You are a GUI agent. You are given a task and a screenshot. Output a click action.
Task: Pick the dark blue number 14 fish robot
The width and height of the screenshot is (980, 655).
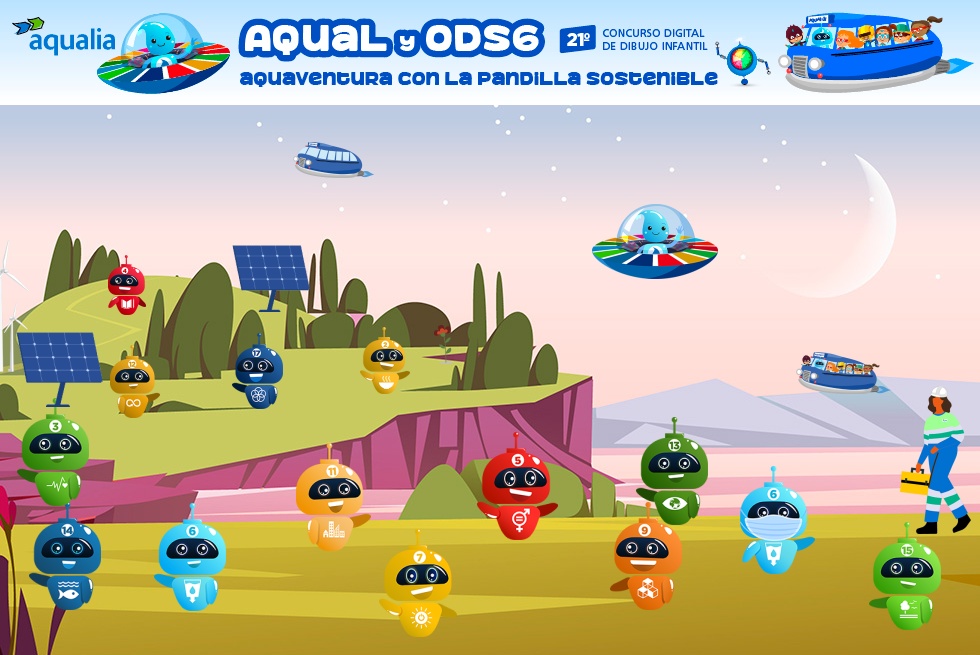(x=67, y=561)
